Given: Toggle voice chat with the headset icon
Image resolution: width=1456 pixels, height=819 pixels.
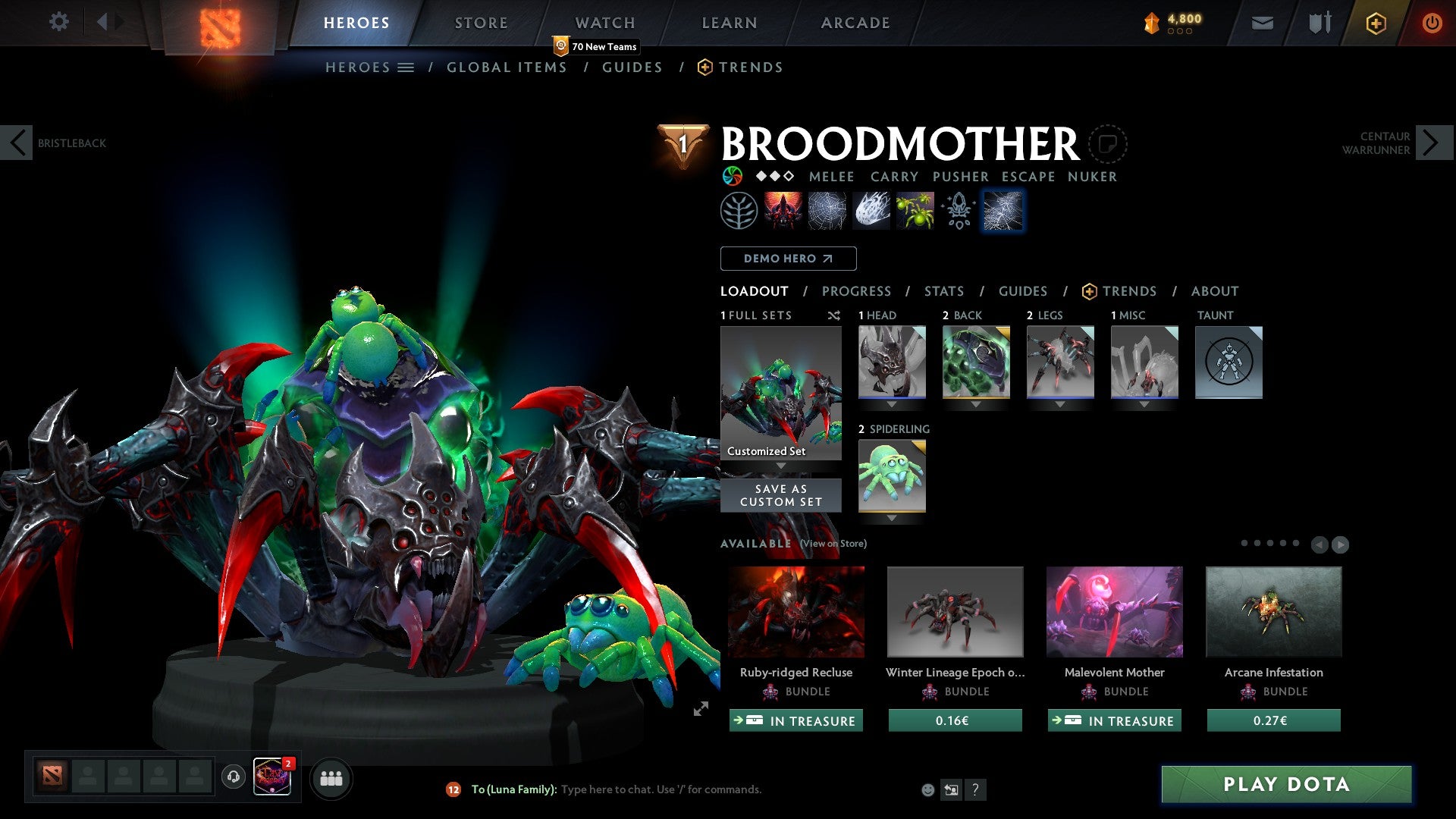Looking at the screenshot, I should pos(233,778).
